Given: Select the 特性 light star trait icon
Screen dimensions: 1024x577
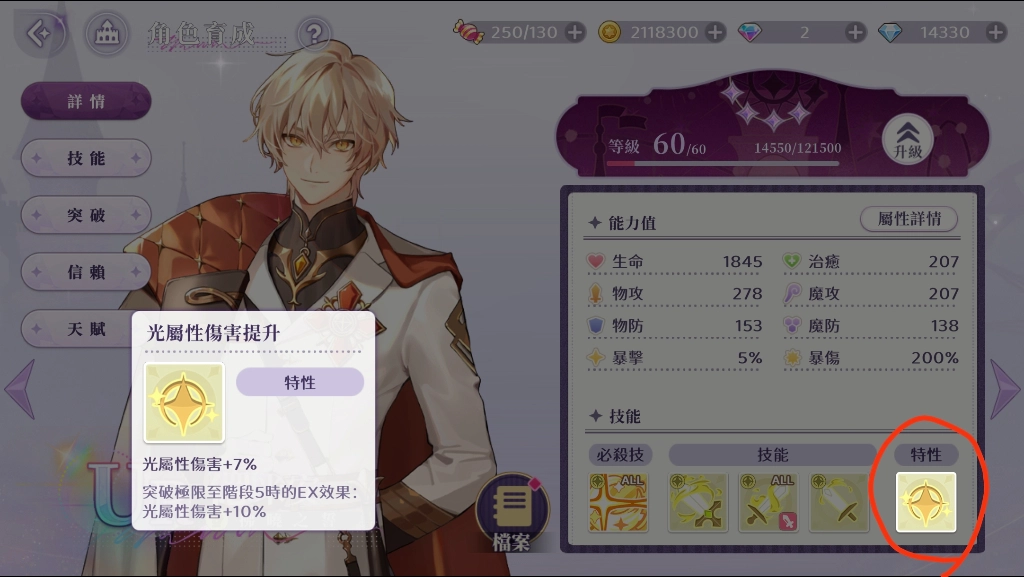Looking at the screenshot, I should point(925,502).
